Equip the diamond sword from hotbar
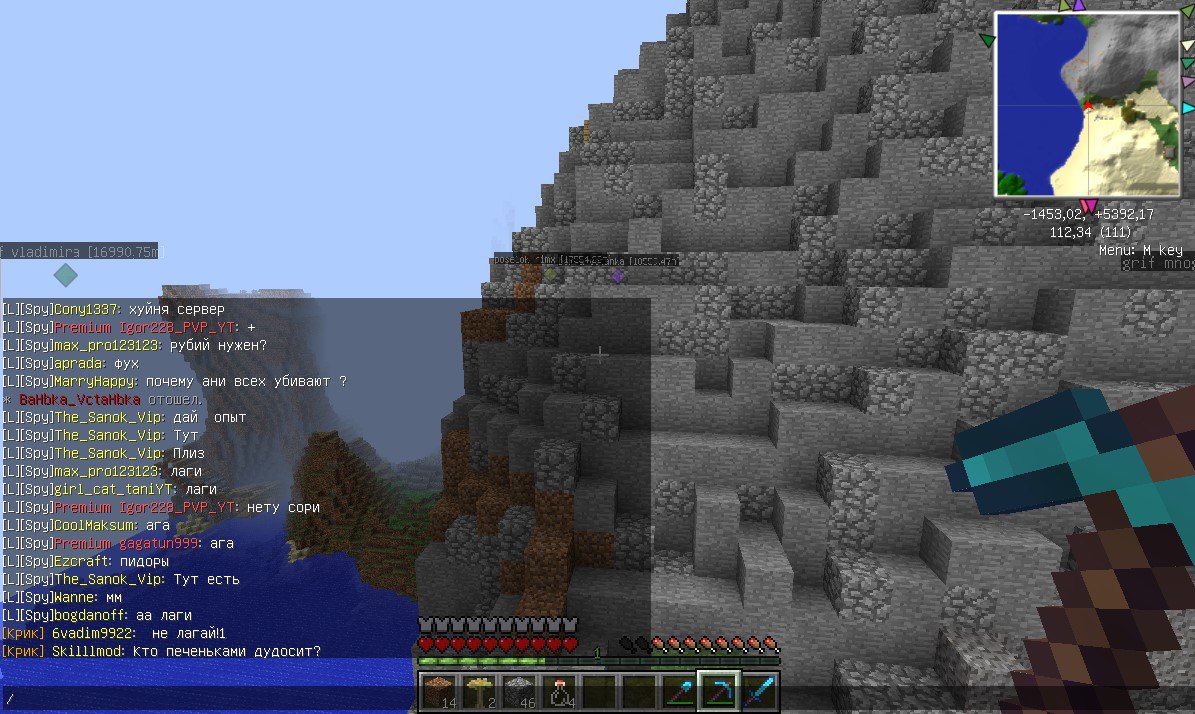The height and width of the screenshot is (714, 1195). click(759, 690)
